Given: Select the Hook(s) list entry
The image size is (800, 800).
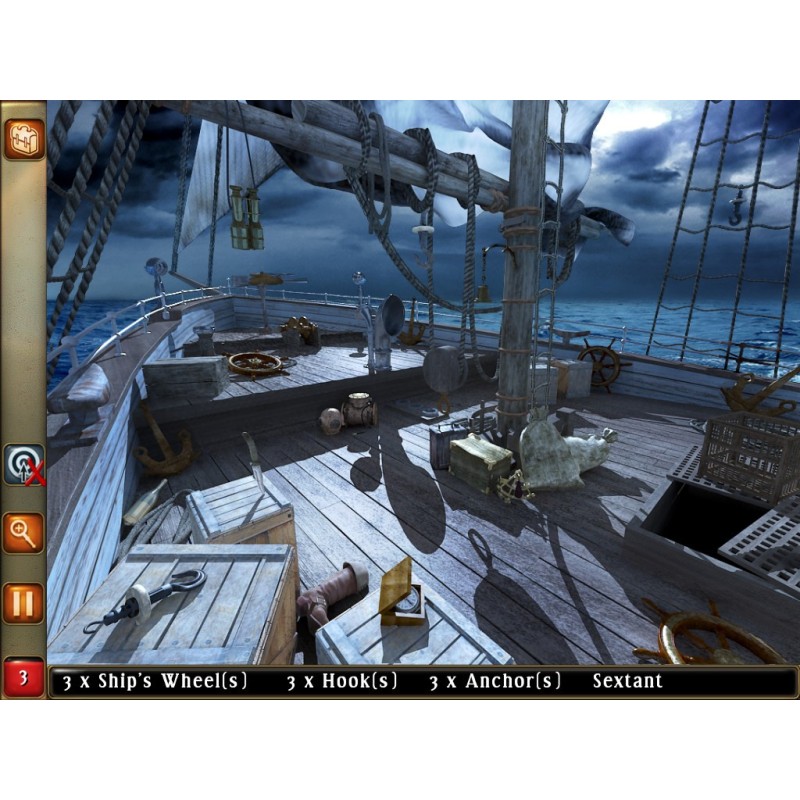Looking at the screenshot, I should pyautogui.click(x=342, y=682).
